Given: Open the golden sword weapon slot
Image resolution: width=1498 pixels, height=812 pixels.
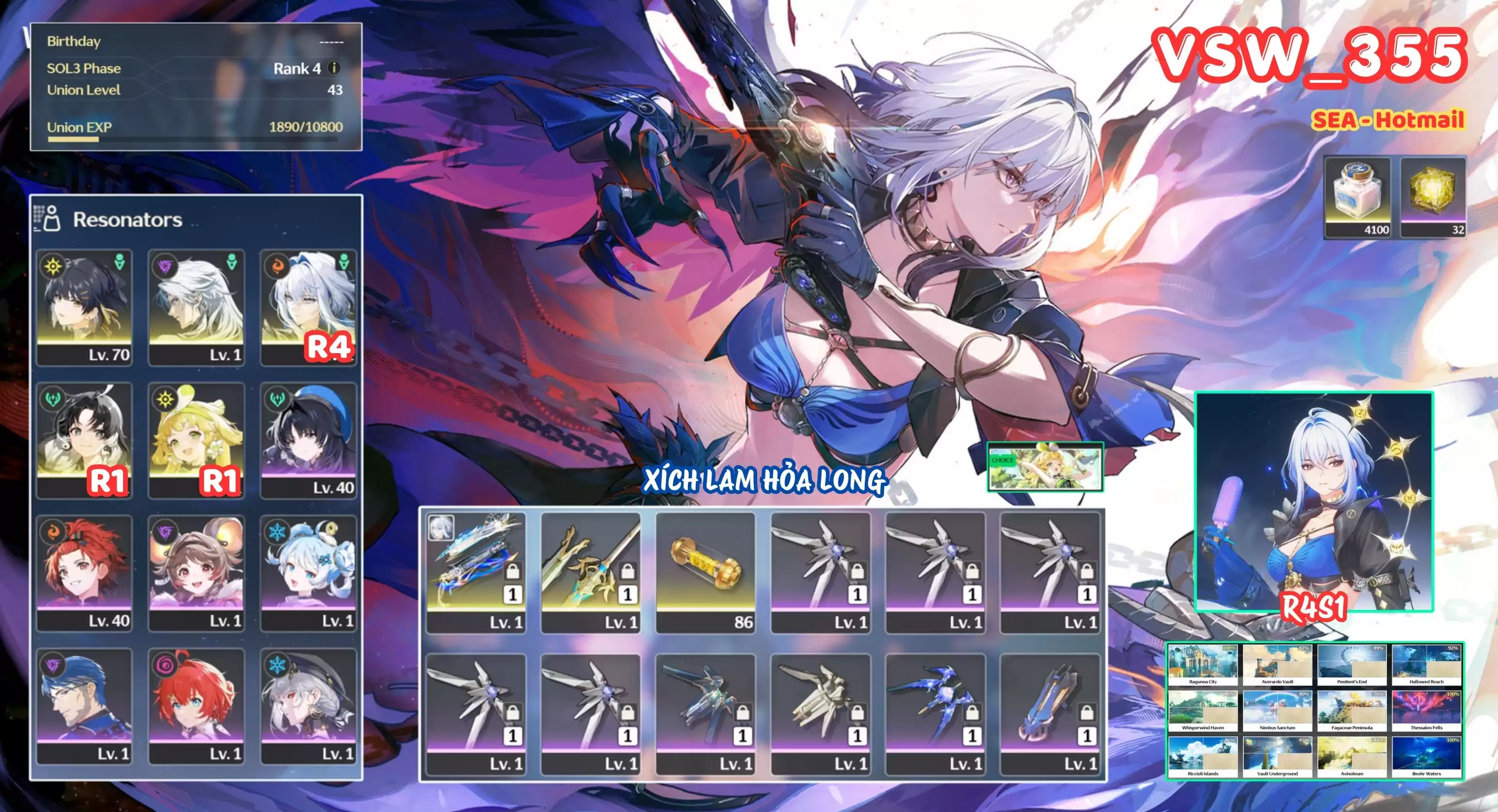Looking at the screenshot, I should point(590,572).
